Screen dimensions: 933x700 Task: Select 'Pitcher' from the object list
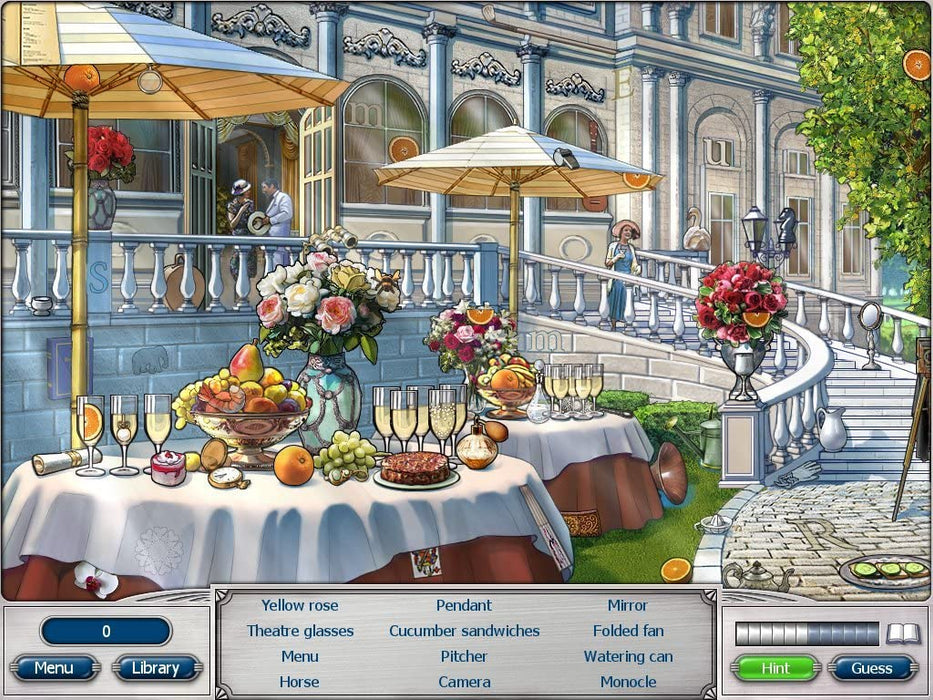pyautogui.click(x=464, y=657)
